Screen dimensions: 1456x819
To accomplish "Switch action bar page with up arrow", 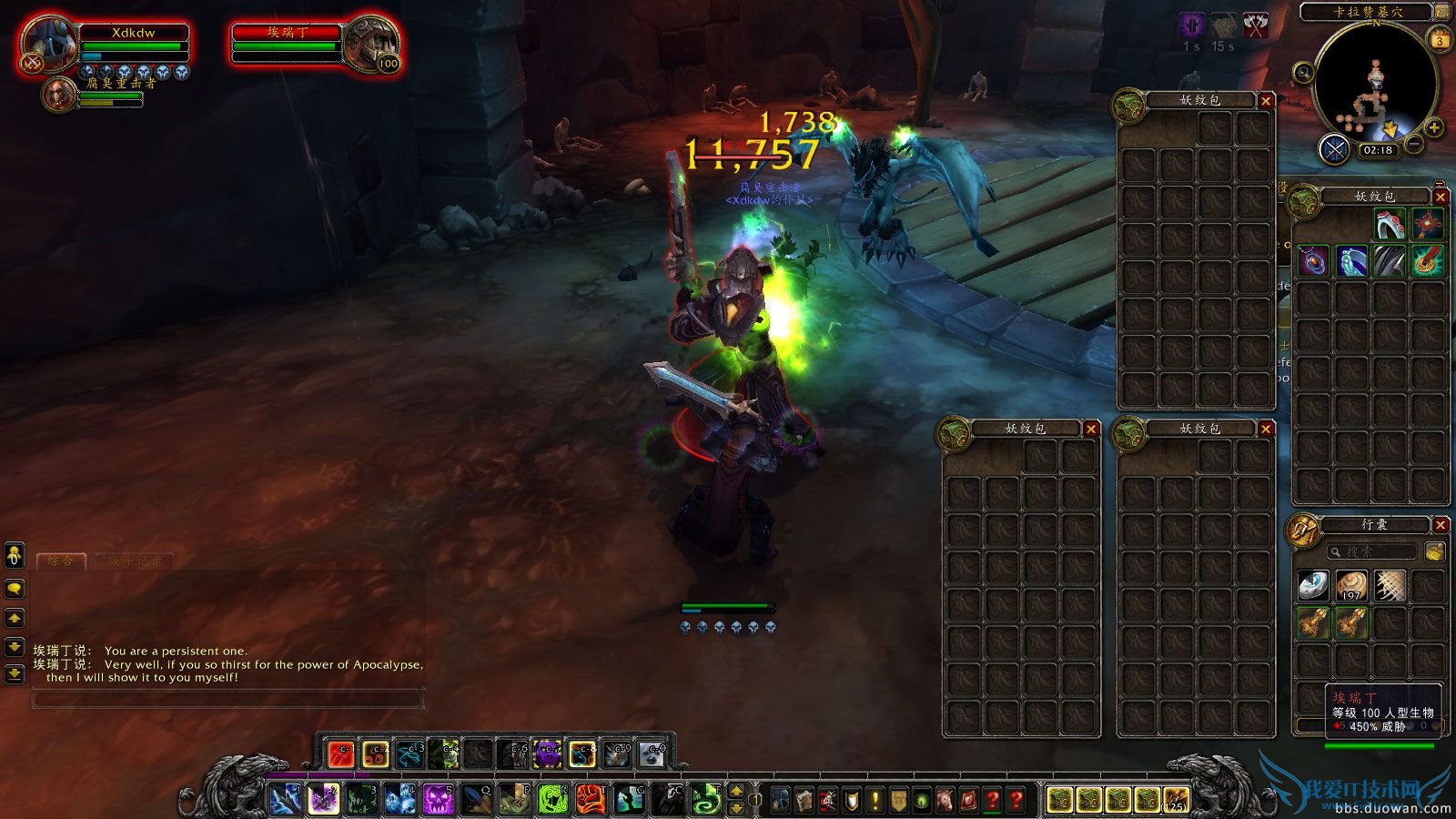I will pos(737,791).
